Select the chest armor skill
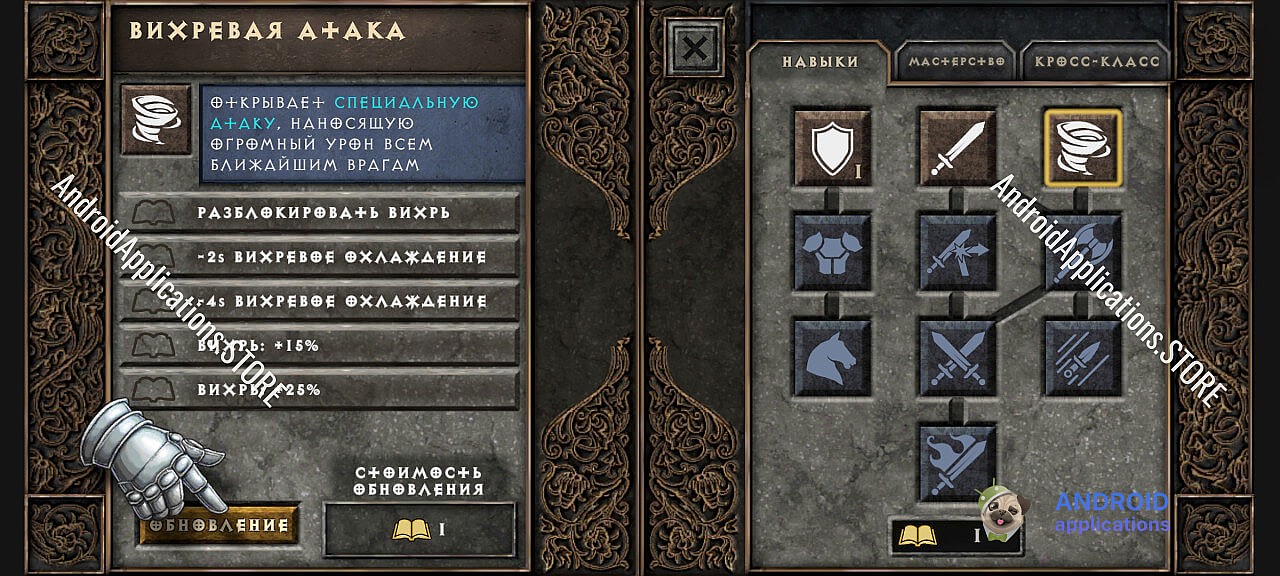The image size is (1280, 576). pos(832,251)
